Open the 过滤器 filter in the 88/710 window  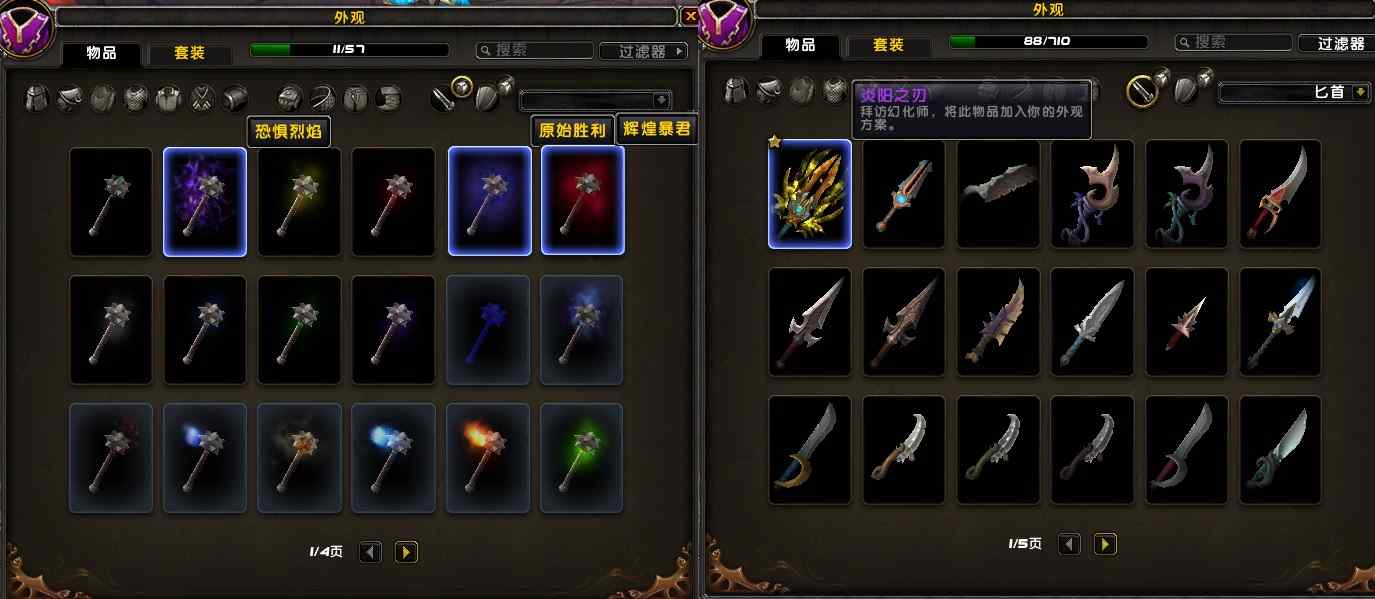pos(1338,43)
